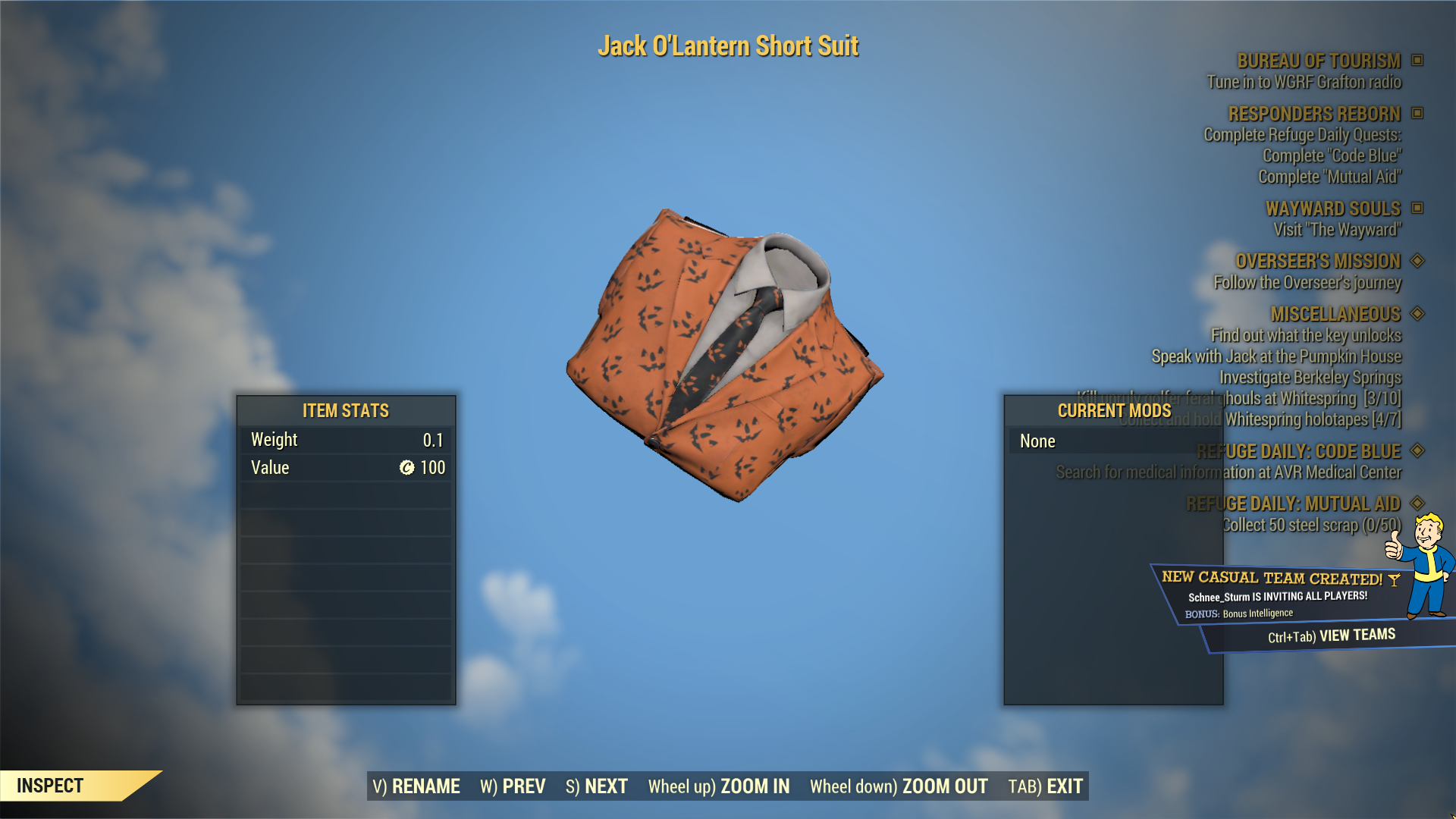Expand the ITEM STATS panel

pyautogui.click(x=345, y=411)
